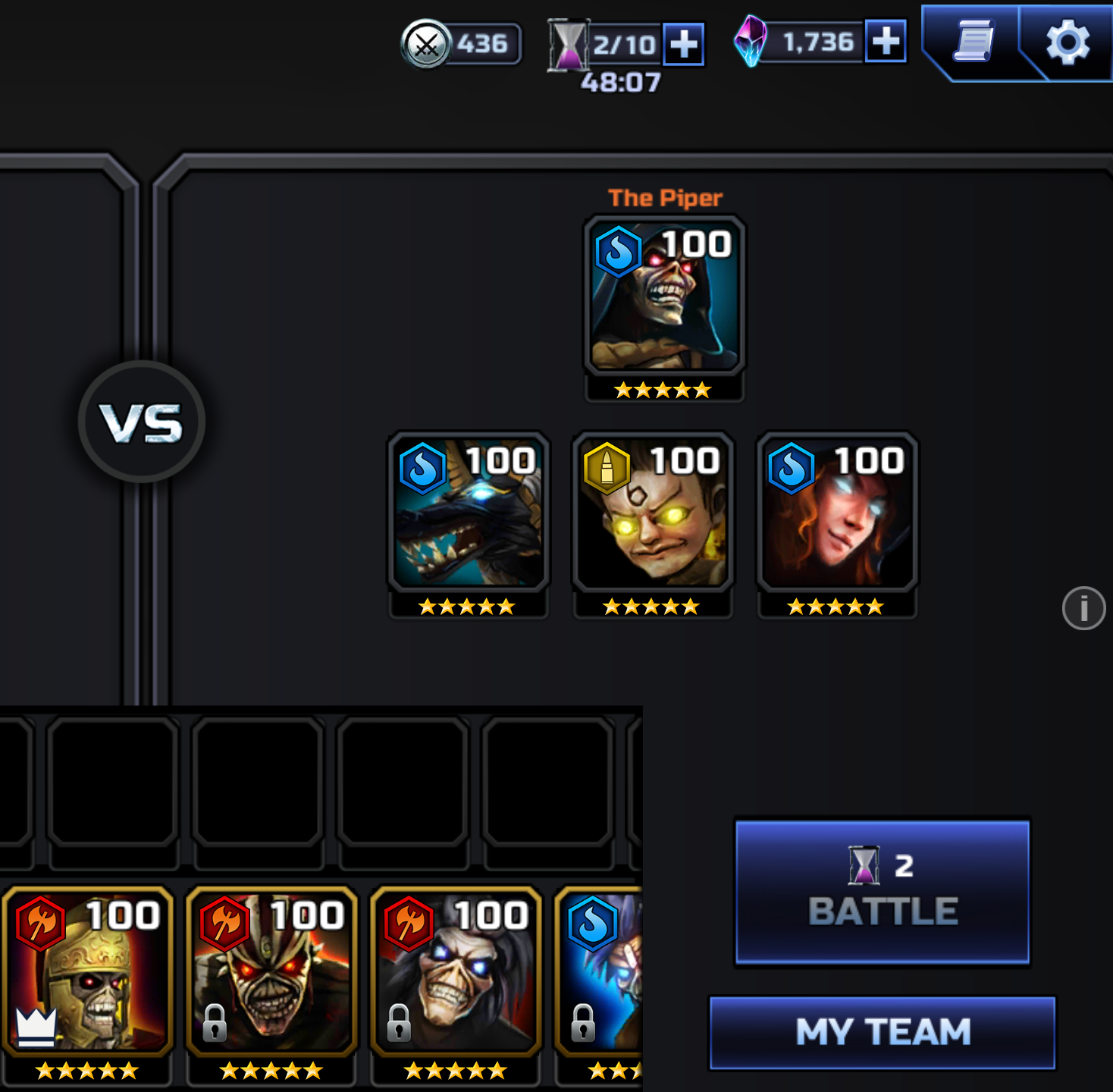Select the gold-helmeted Eddie with crown
This screenshot has width=1113, height=1092.
(88, 972)
